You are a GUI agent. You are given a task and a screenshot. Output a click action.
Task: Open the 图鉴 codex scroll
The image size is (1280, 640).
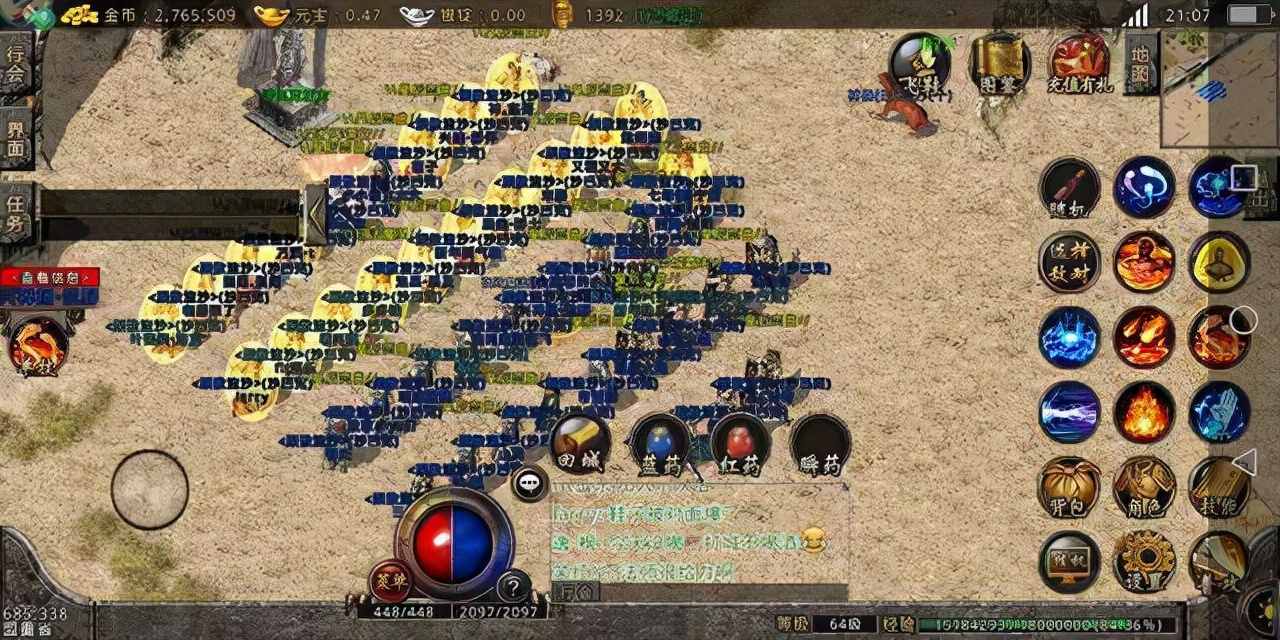(x=1000, y=63)
